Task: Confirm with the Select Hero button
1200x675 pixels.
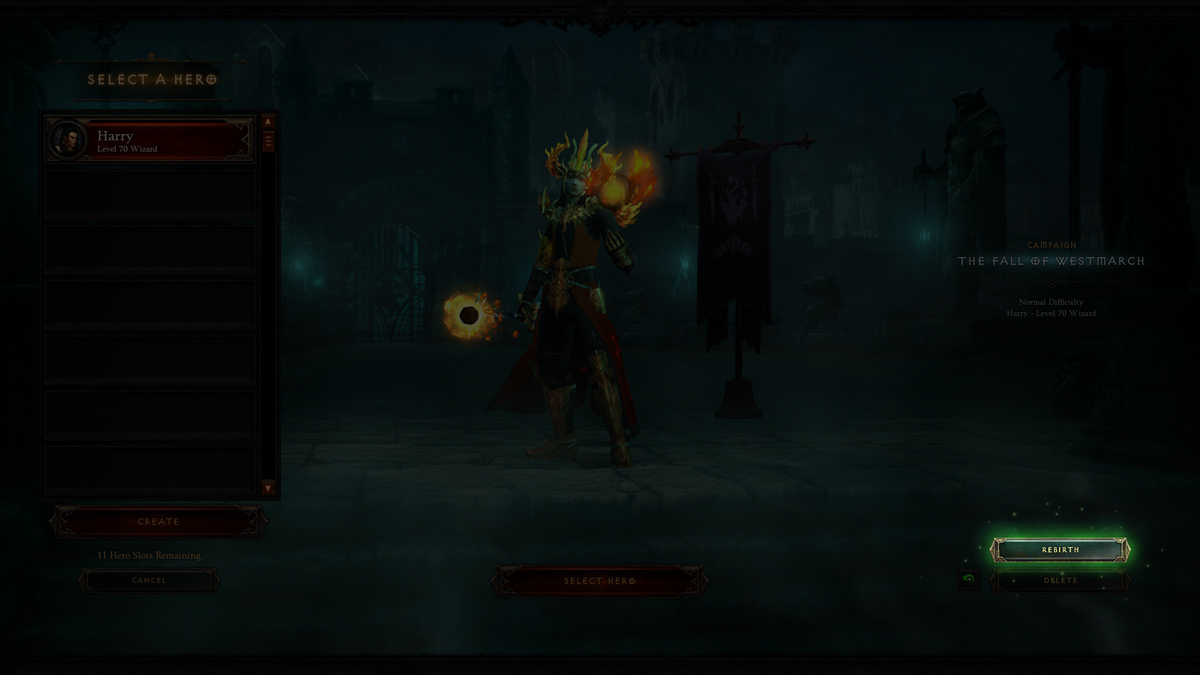Action: pos(599,581)
